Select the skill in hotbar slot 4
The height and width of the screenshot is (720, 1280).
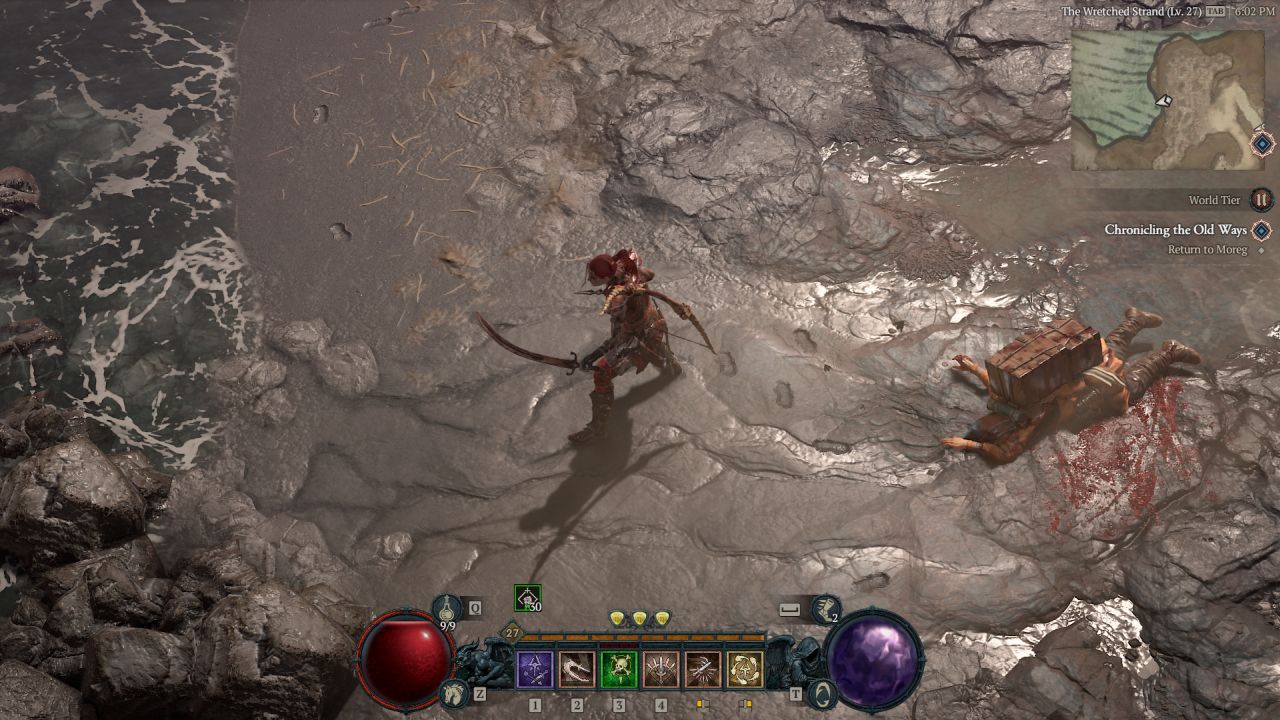661,668
